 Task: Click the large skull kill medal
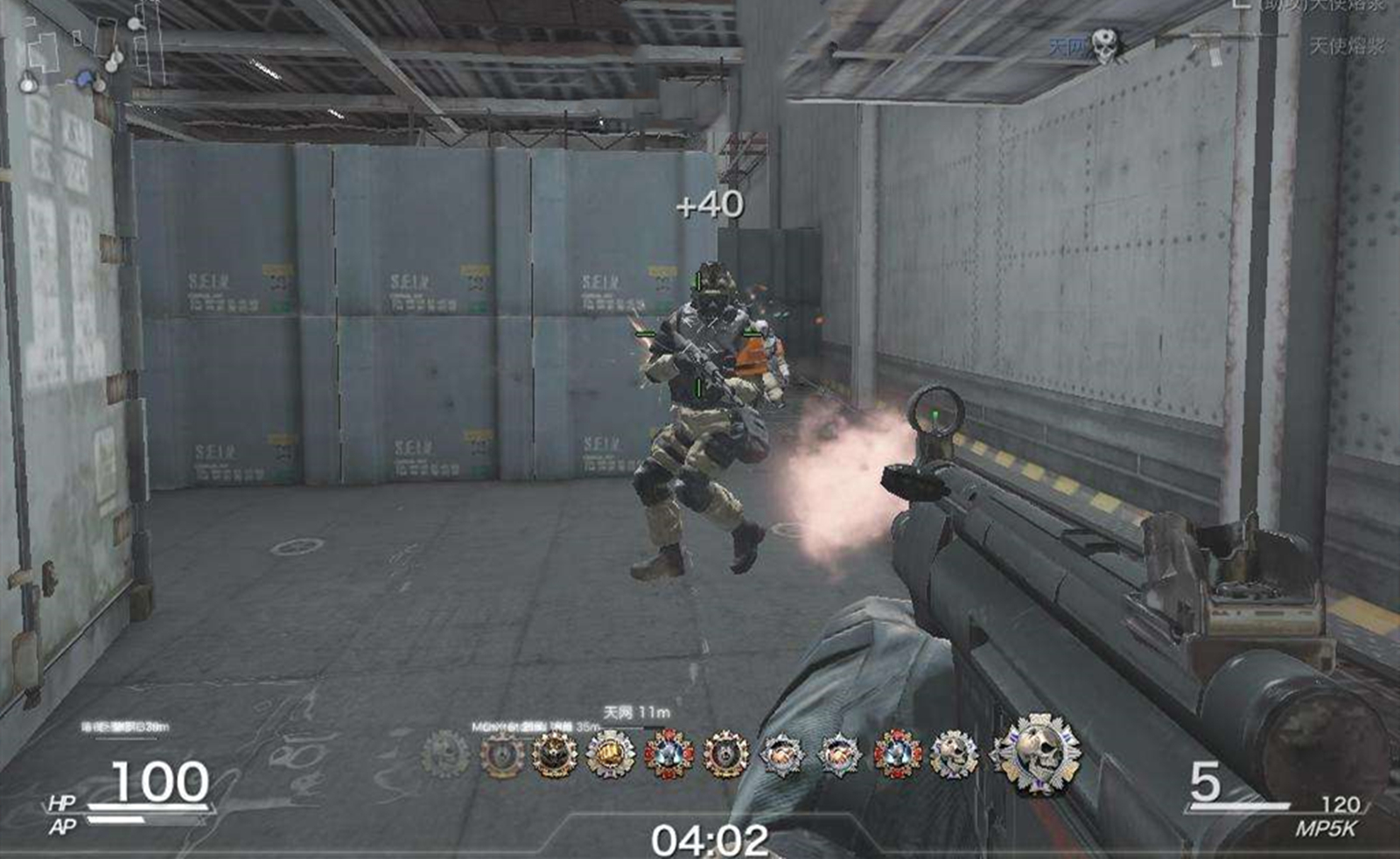click(x=1037, y=753)
